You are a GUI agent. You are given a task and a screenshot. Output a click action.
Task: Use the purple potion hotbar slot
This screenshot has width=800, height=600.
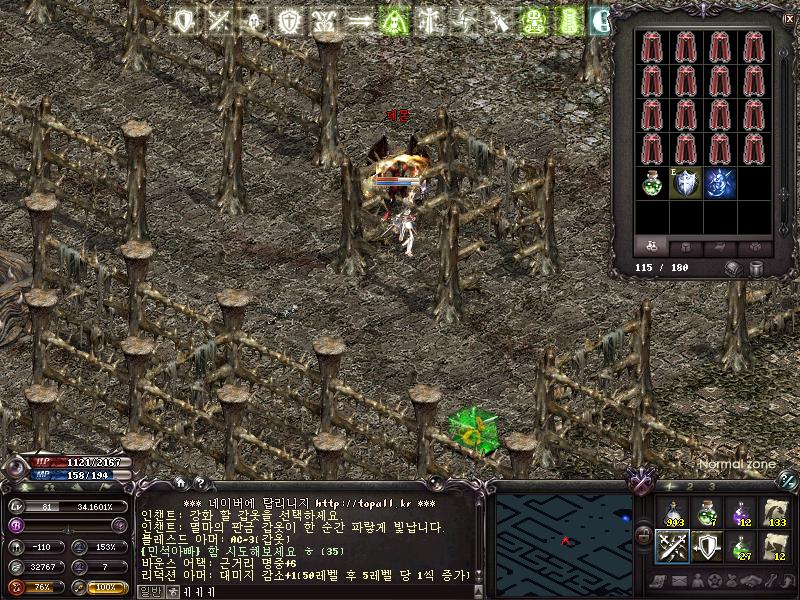pos(741,512)
